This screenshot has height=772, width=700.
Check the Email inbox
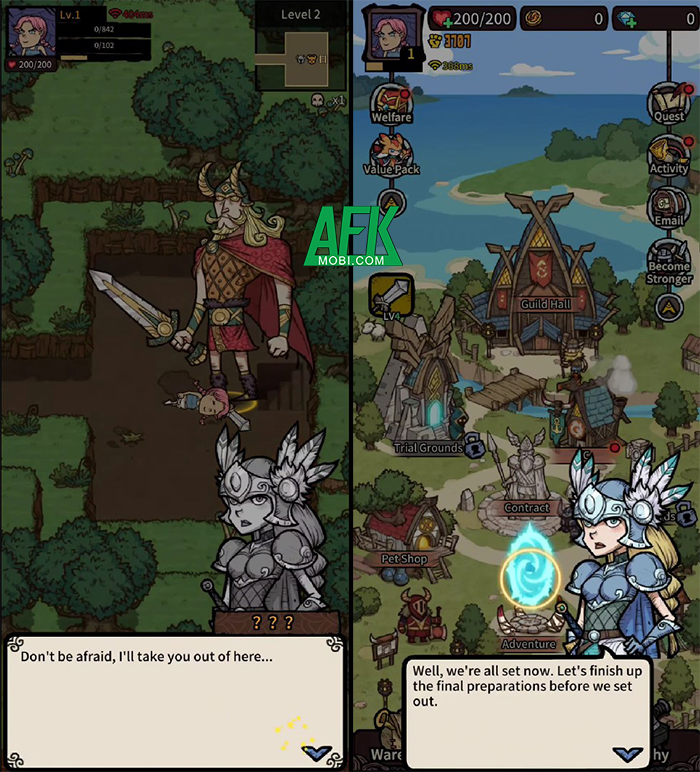668,205
